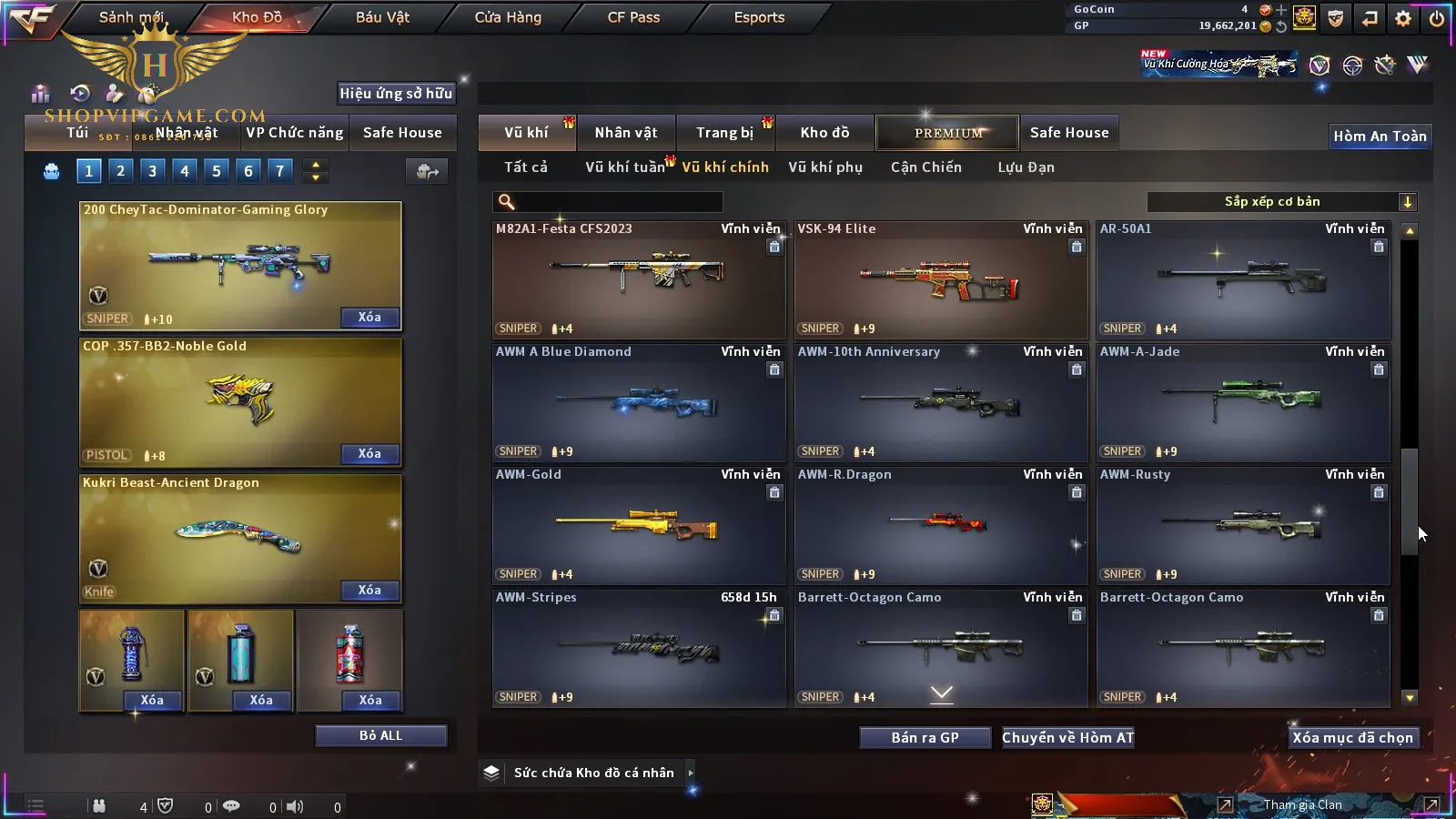This screenshot has height=819, width=1456.
Task: Open the CF Pass menu
Action: pyautogui.click(x=633, y=17)
